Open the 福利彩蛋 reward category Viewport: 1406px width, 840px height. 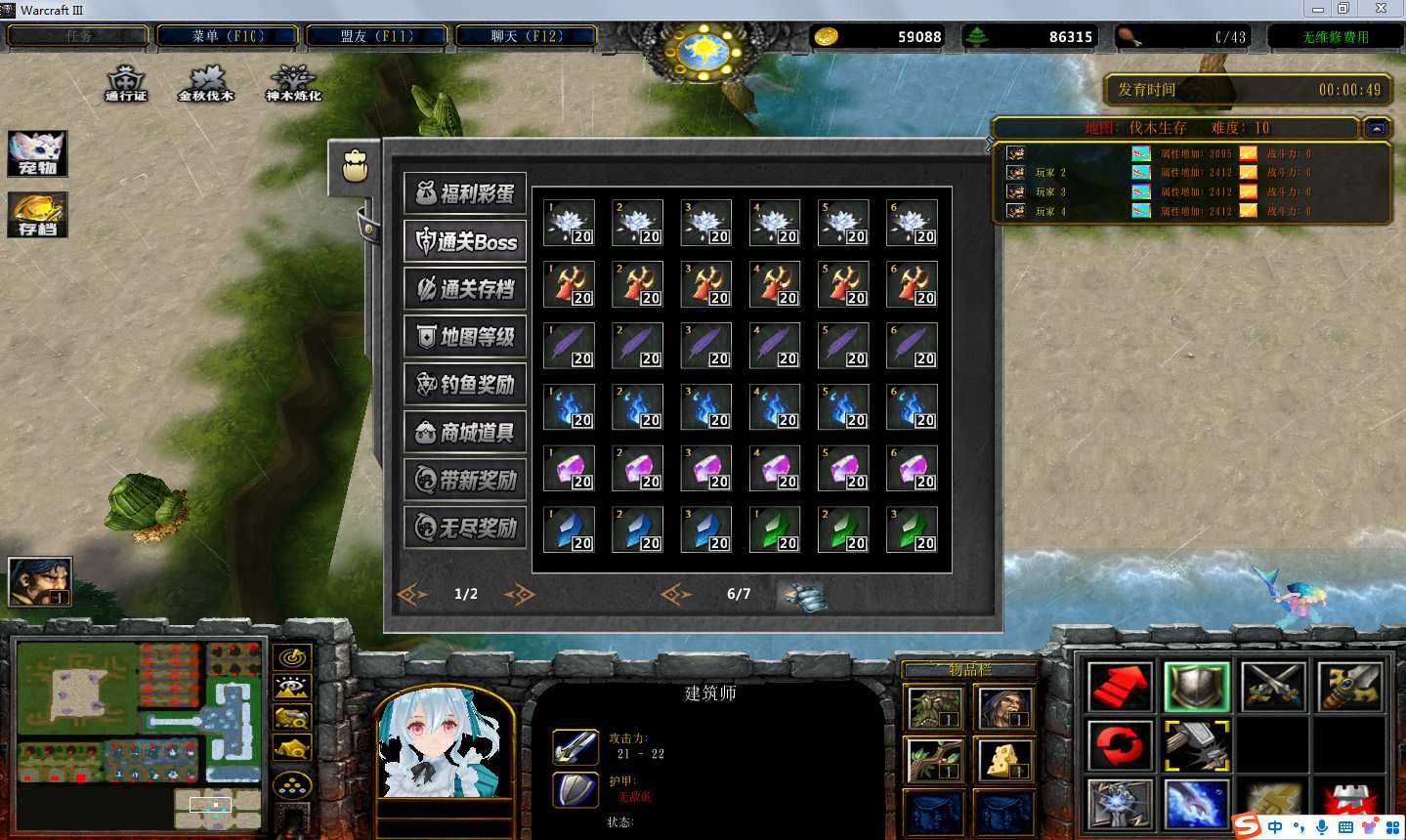(465, 193)
